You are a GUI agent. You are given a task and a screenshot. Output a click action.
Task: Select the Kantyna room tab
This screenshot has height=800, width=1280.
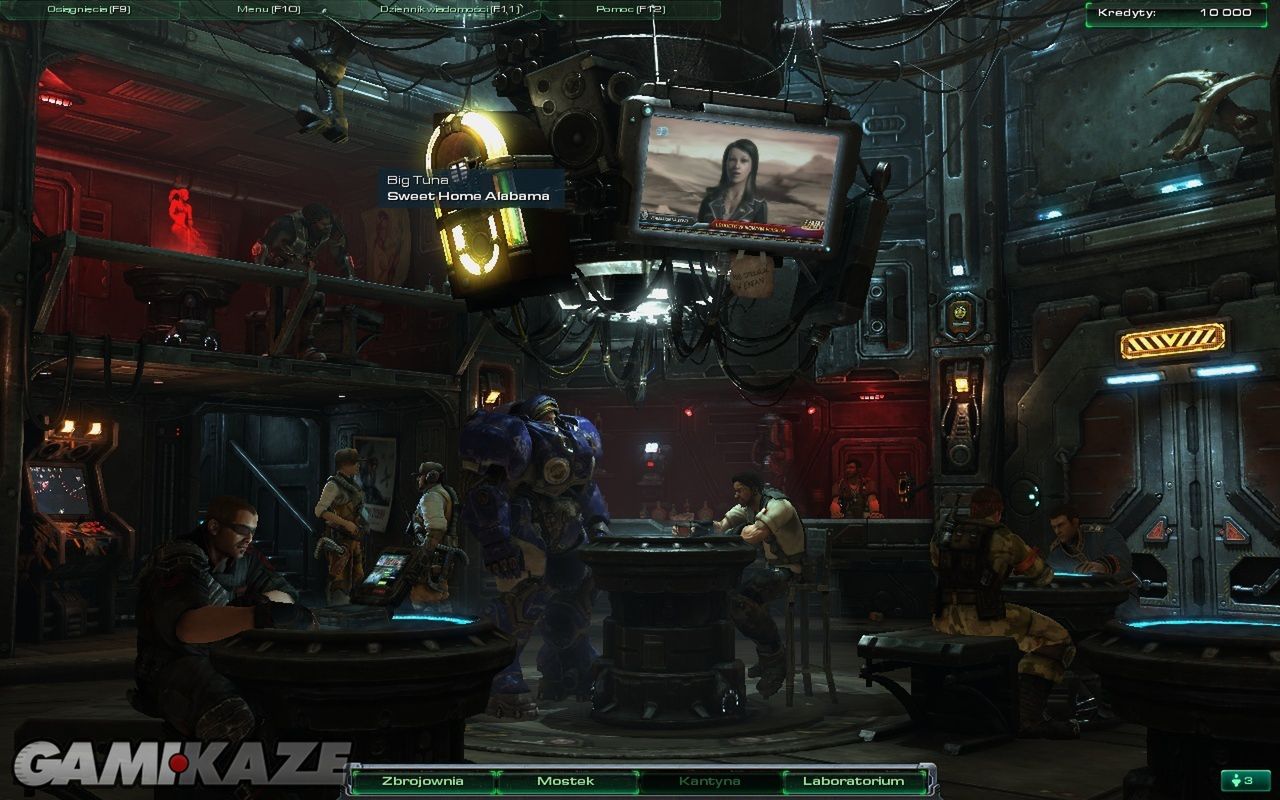point(709,781)
